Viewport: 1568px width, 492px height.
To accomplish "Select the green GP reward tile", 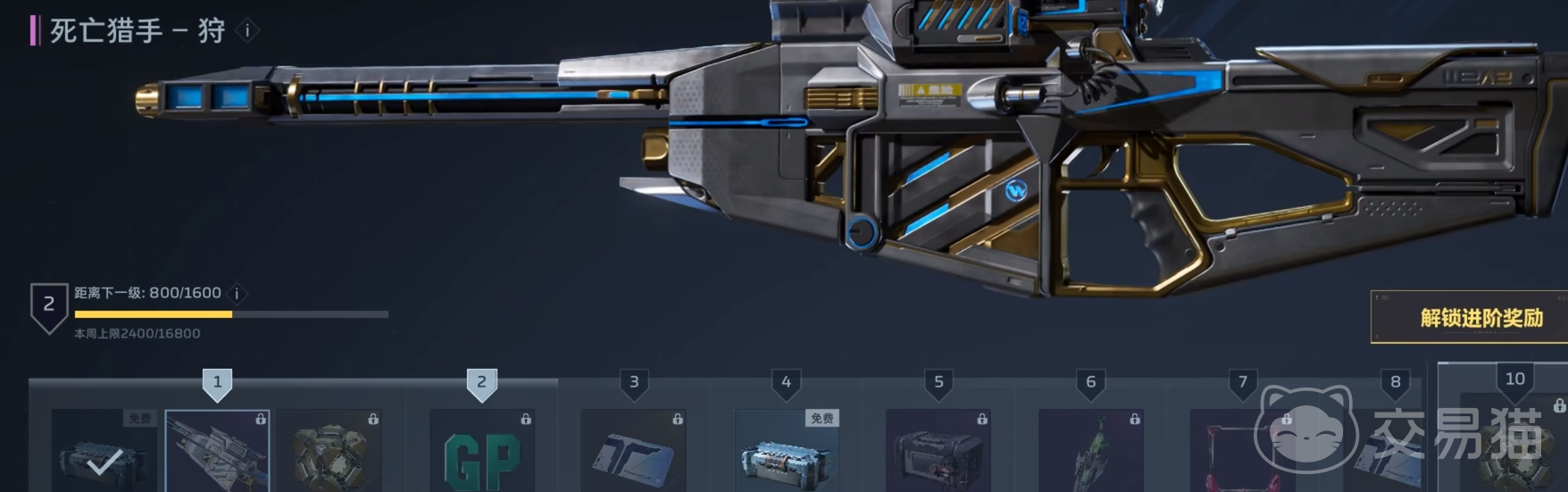I will tap(482, 453).
